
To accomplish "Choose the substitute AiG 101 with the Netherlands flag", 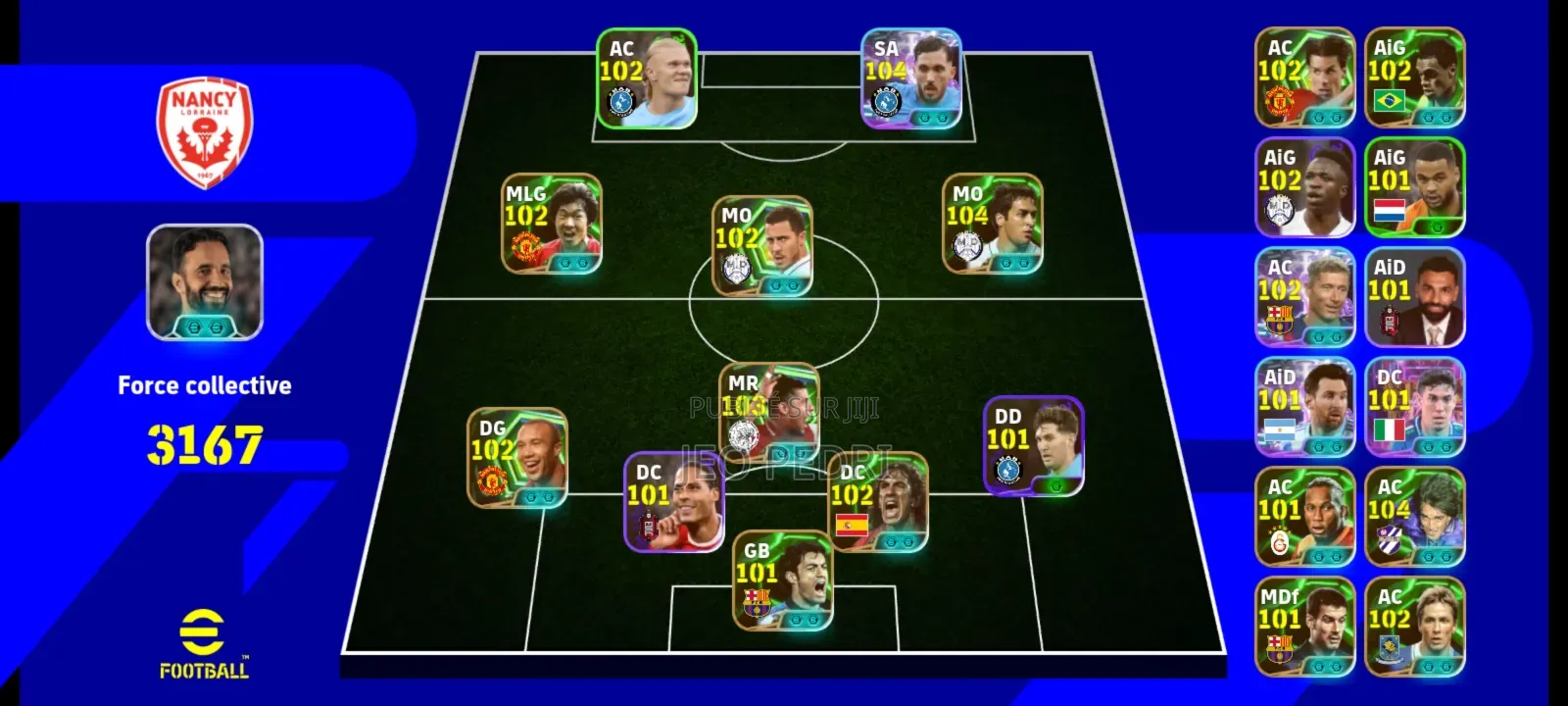I will 1414,187.
